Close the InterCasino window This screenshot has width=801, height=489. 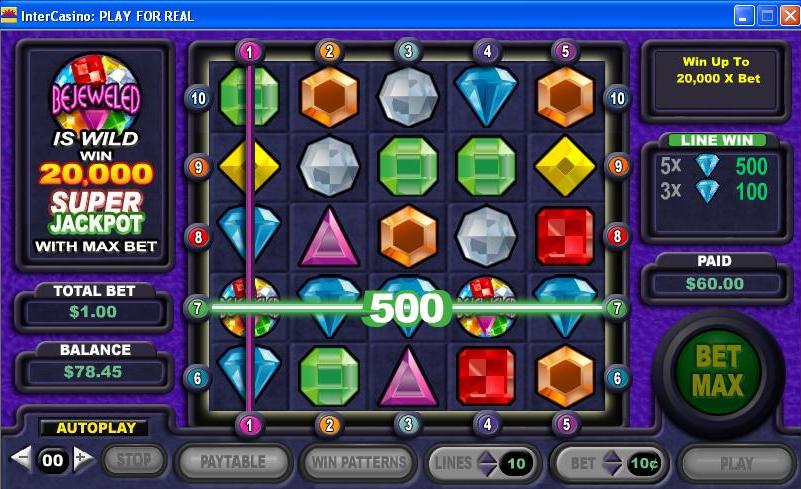pos(788,15)
